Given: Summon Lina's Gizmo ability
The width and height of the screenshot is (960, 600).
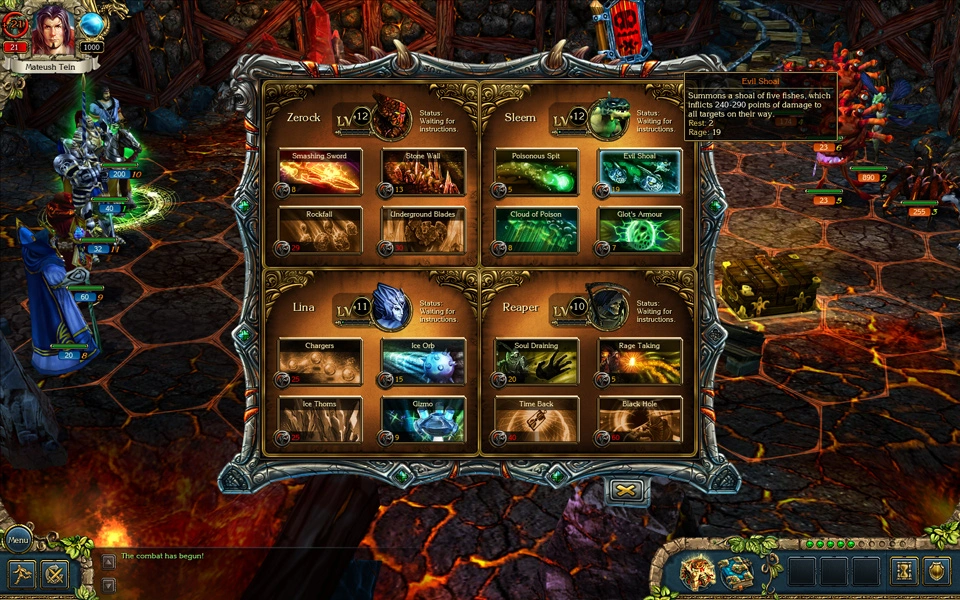Looking at the screenshot, I should point(423,420).
